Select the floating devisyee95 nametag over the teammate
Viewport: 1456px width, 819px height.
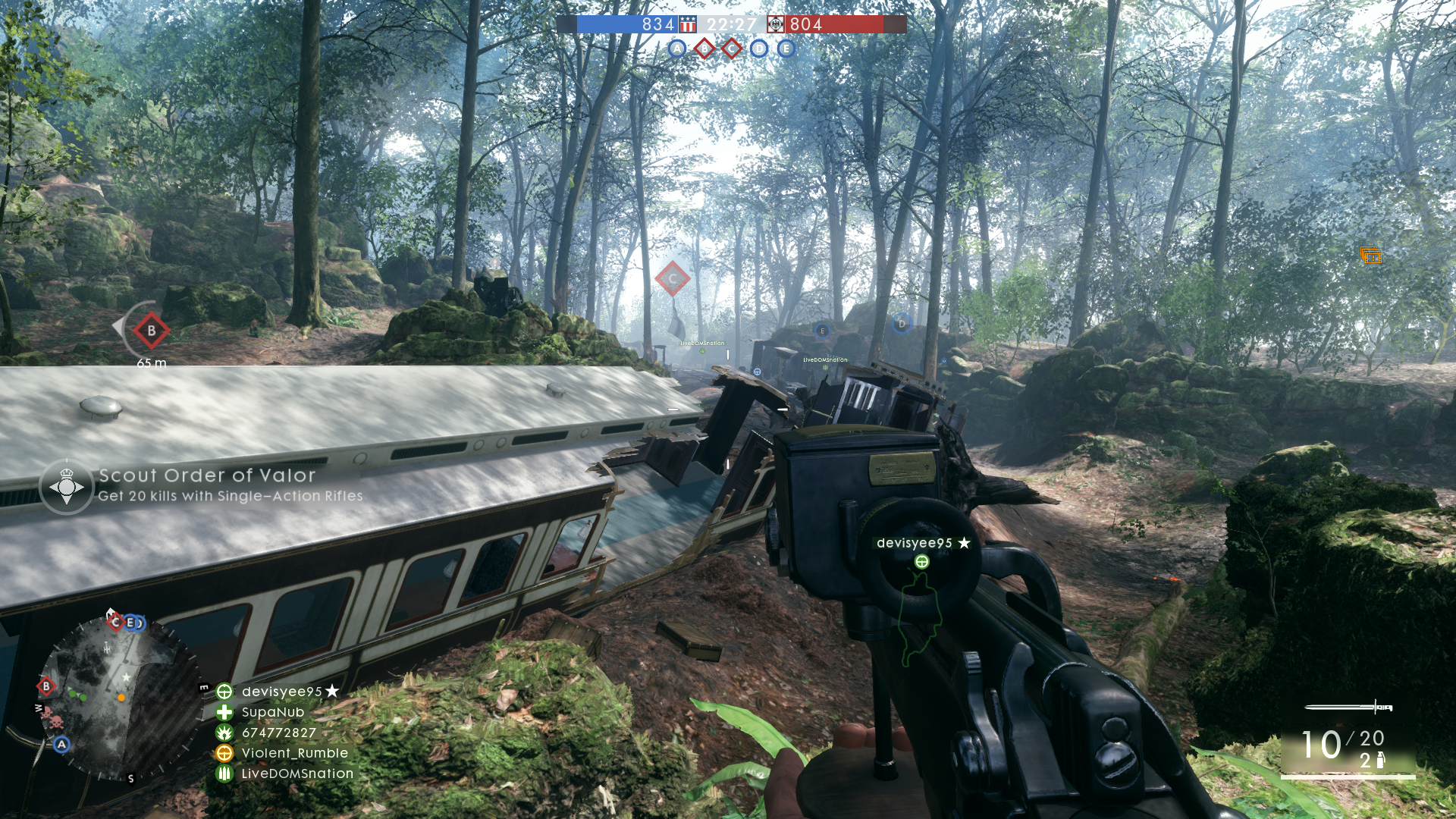(x=923, y=543)
